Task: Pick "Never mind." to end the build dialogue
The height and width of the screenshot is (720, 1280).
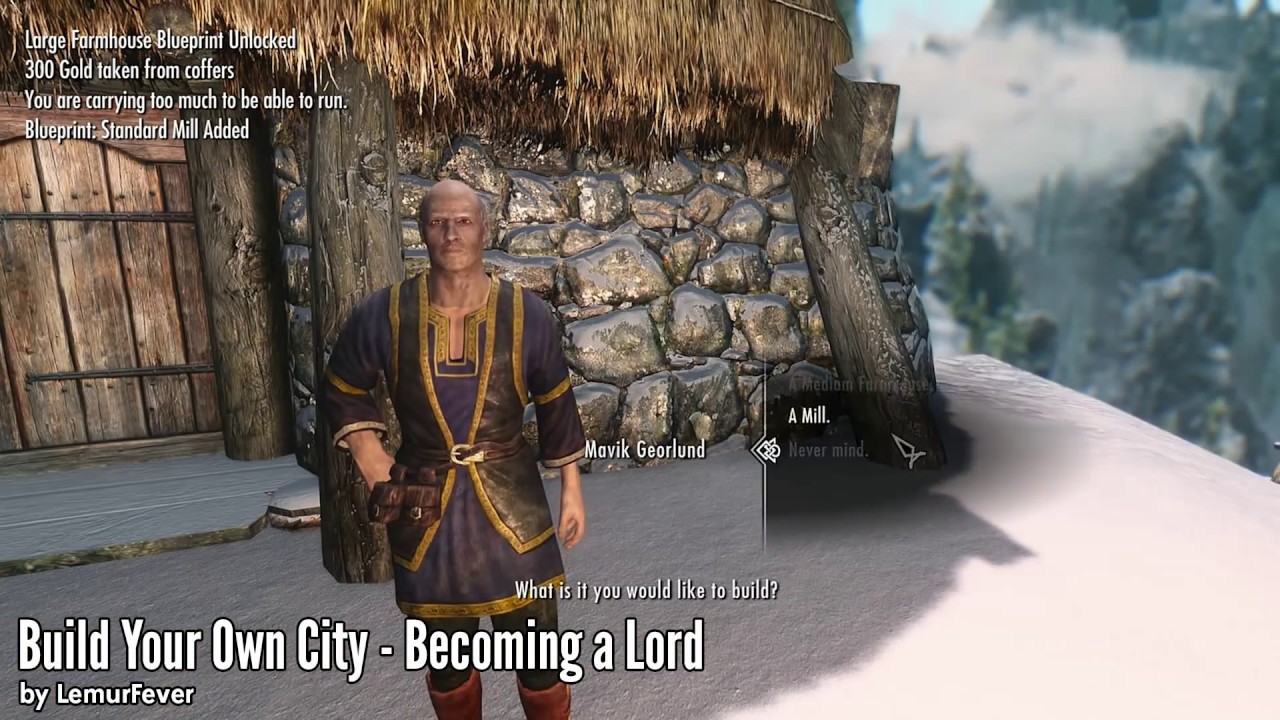Action: click(828, 449)
